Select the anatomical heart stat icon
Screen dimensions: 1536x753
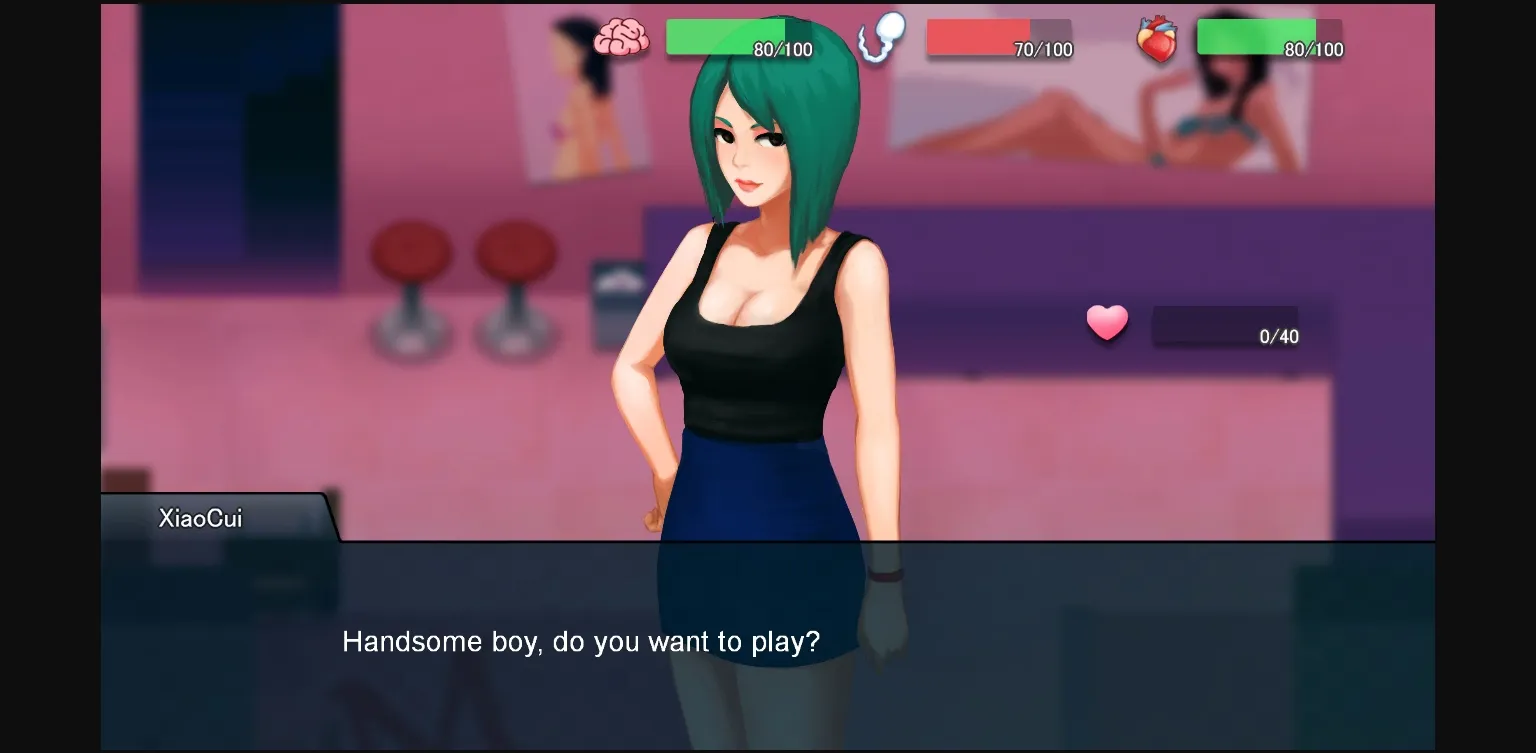click(1158, 40)
